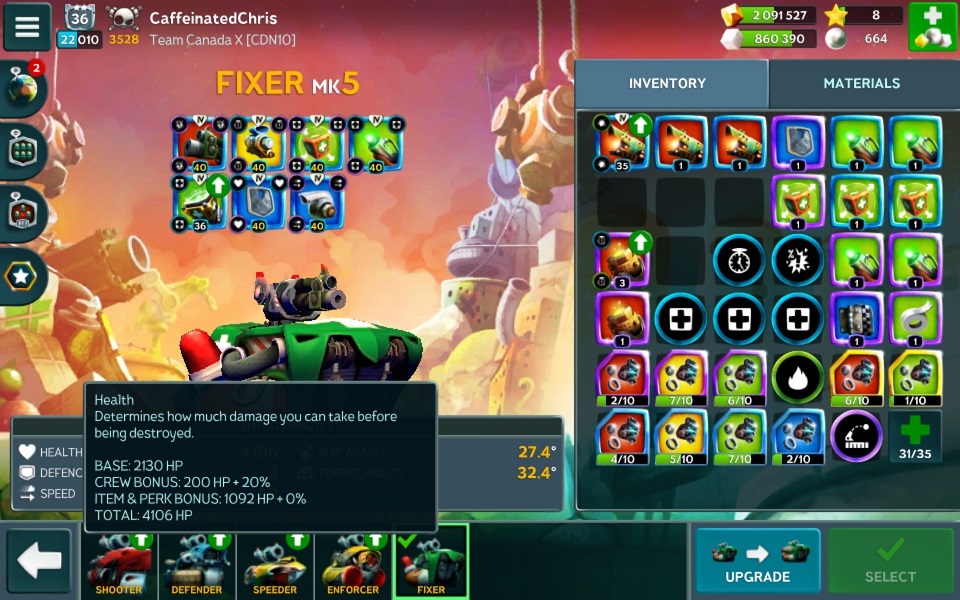This screenshot has height=600, width=960.
Task: Select the flame perk inventory item
Action: click(797, 378)
